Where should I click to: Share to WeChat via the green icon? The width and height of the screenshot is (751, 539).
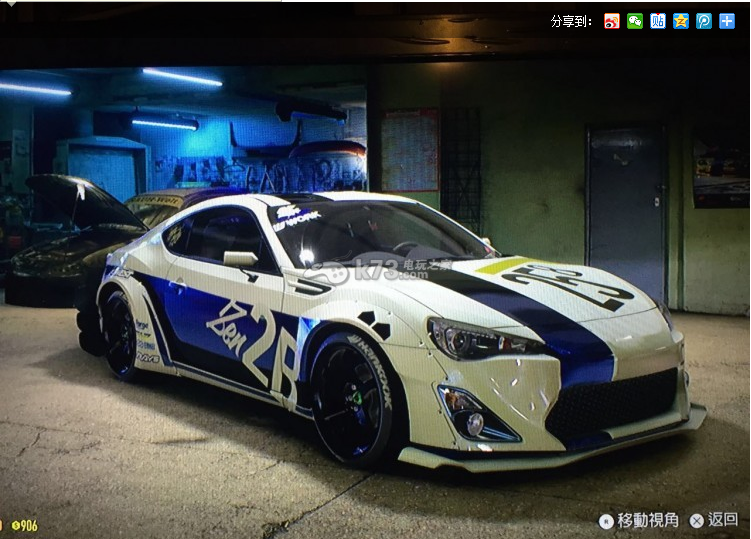pyautogui.click(x=635, y=21)
